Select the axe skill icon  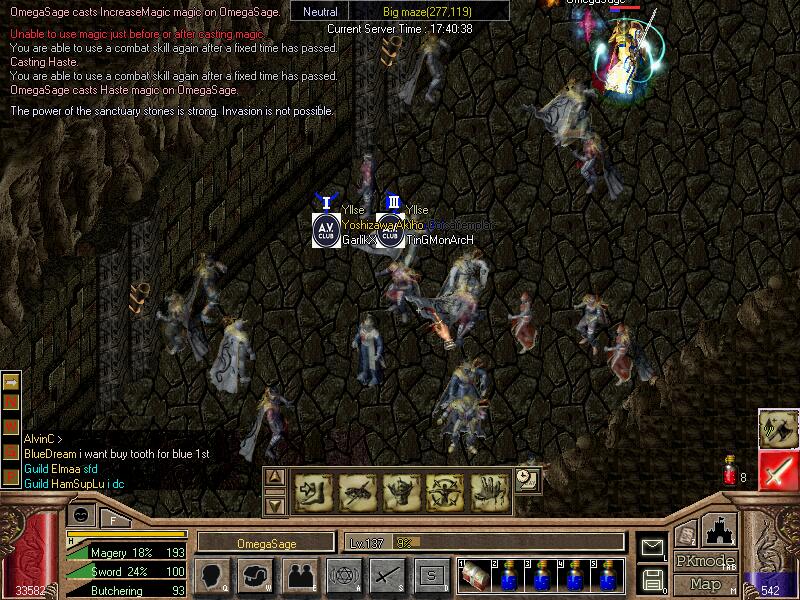(x=777, y=428)
